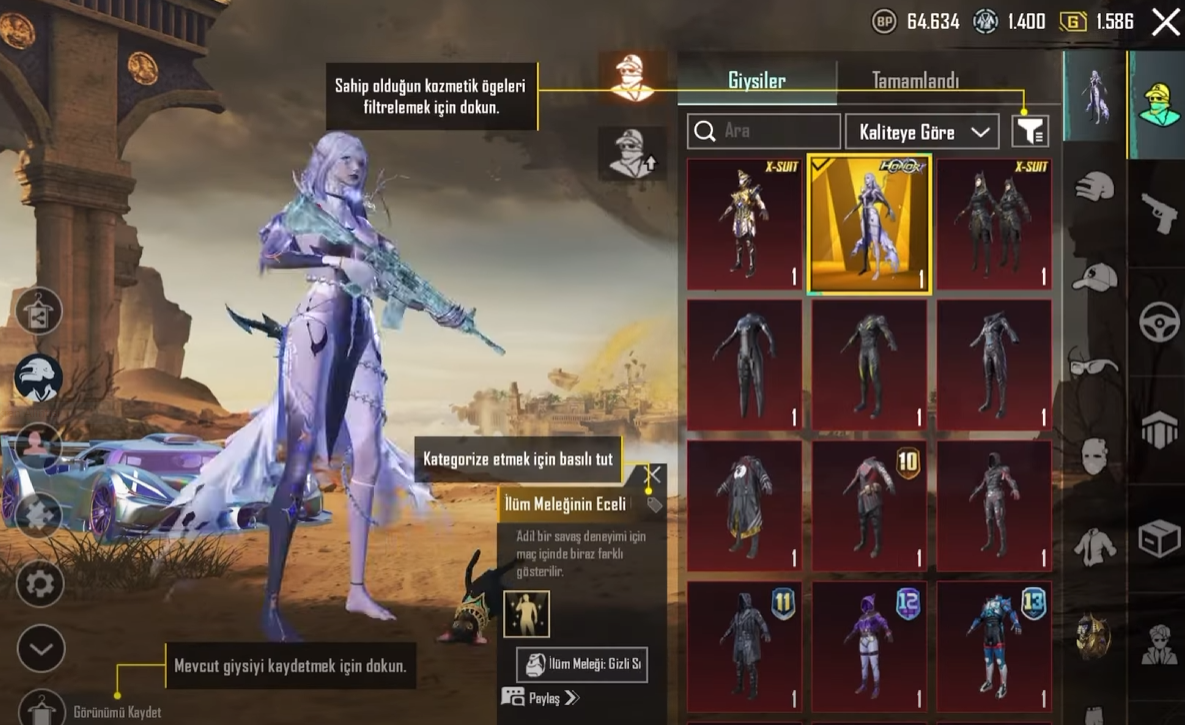
Task: Open the glasses accessory category
Action: click(1095, 363)
